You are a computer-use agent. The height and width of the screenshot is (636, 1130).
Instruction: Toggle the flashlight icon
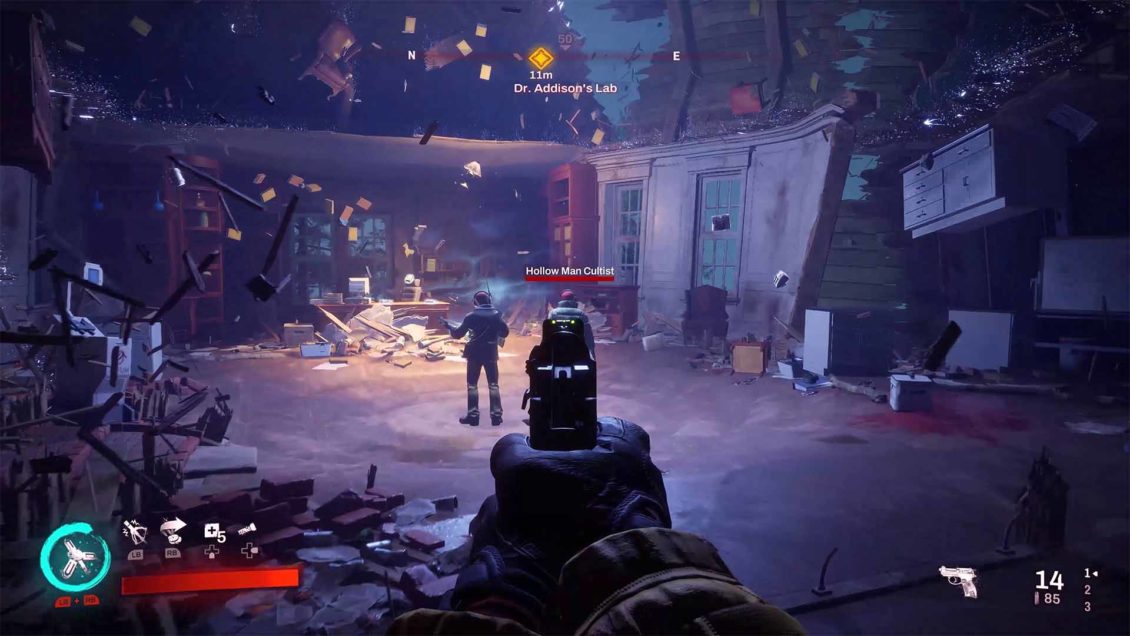(x=248, y=531)
